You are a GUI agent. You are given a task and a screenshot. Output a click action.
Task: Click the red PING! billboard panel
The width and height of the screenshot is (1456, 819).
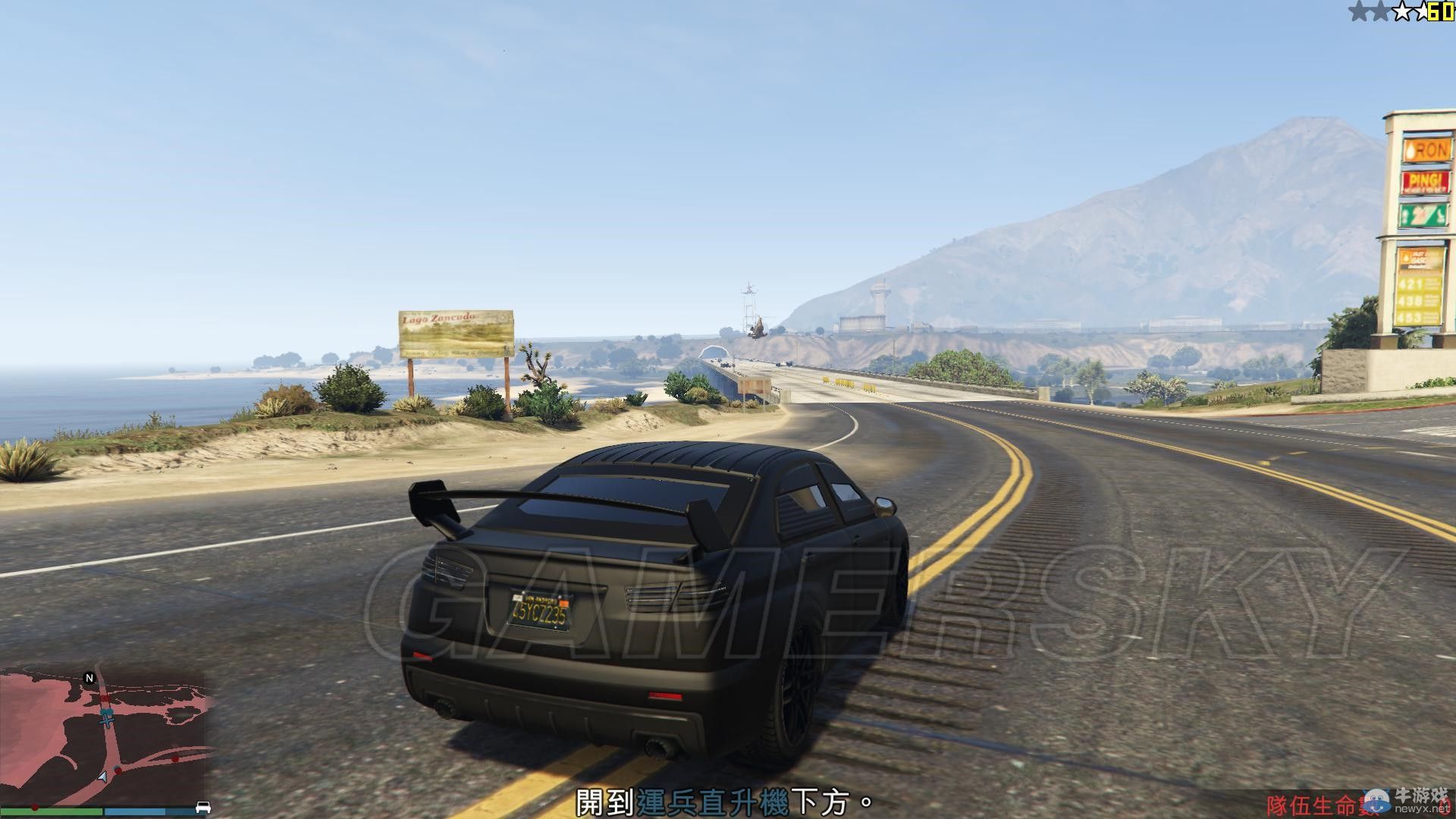(x=1425, y=180)
